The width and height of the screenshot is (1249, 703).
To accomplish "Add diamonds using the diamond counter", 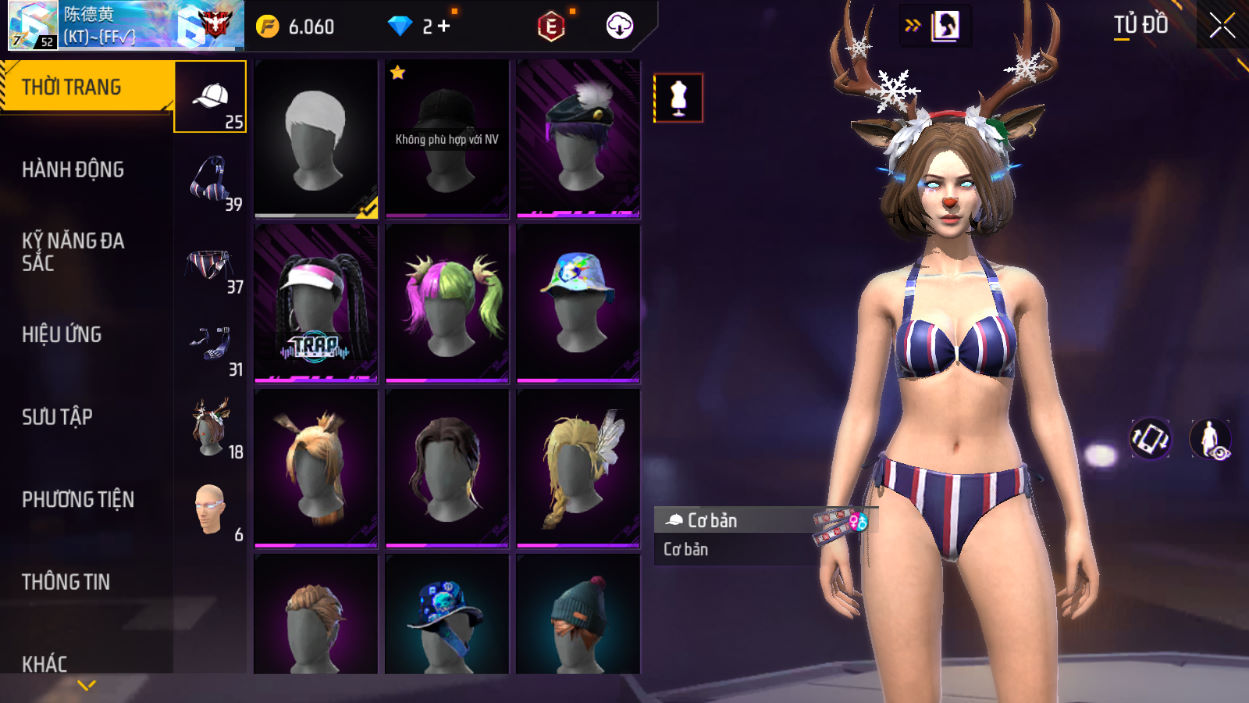I will click(x=421, y=26).
